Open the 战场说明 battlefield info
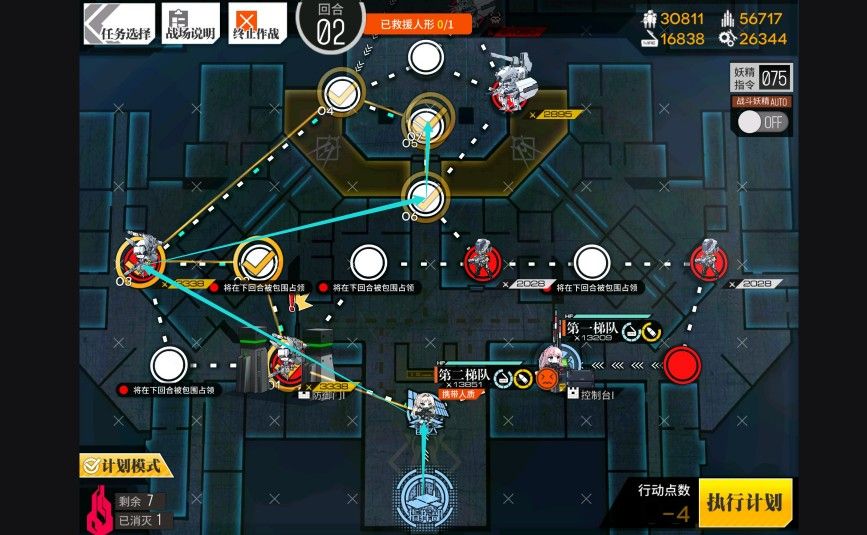Viewport: 867px width, 535px height. (x=190, y=22)
